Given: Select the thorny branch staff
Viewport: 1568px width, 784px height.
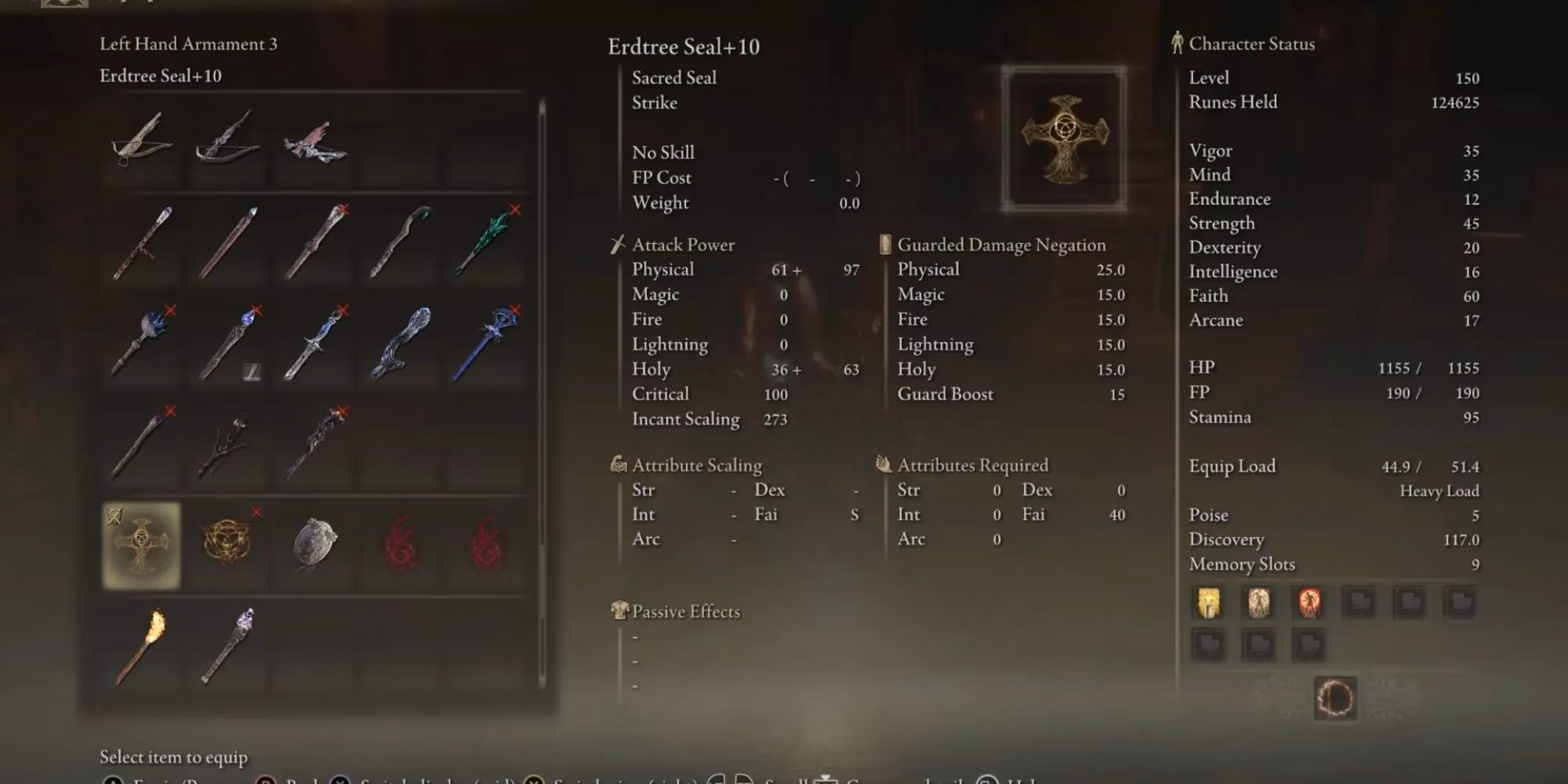Looking at the screenshot, I should [x=227, y=445].
